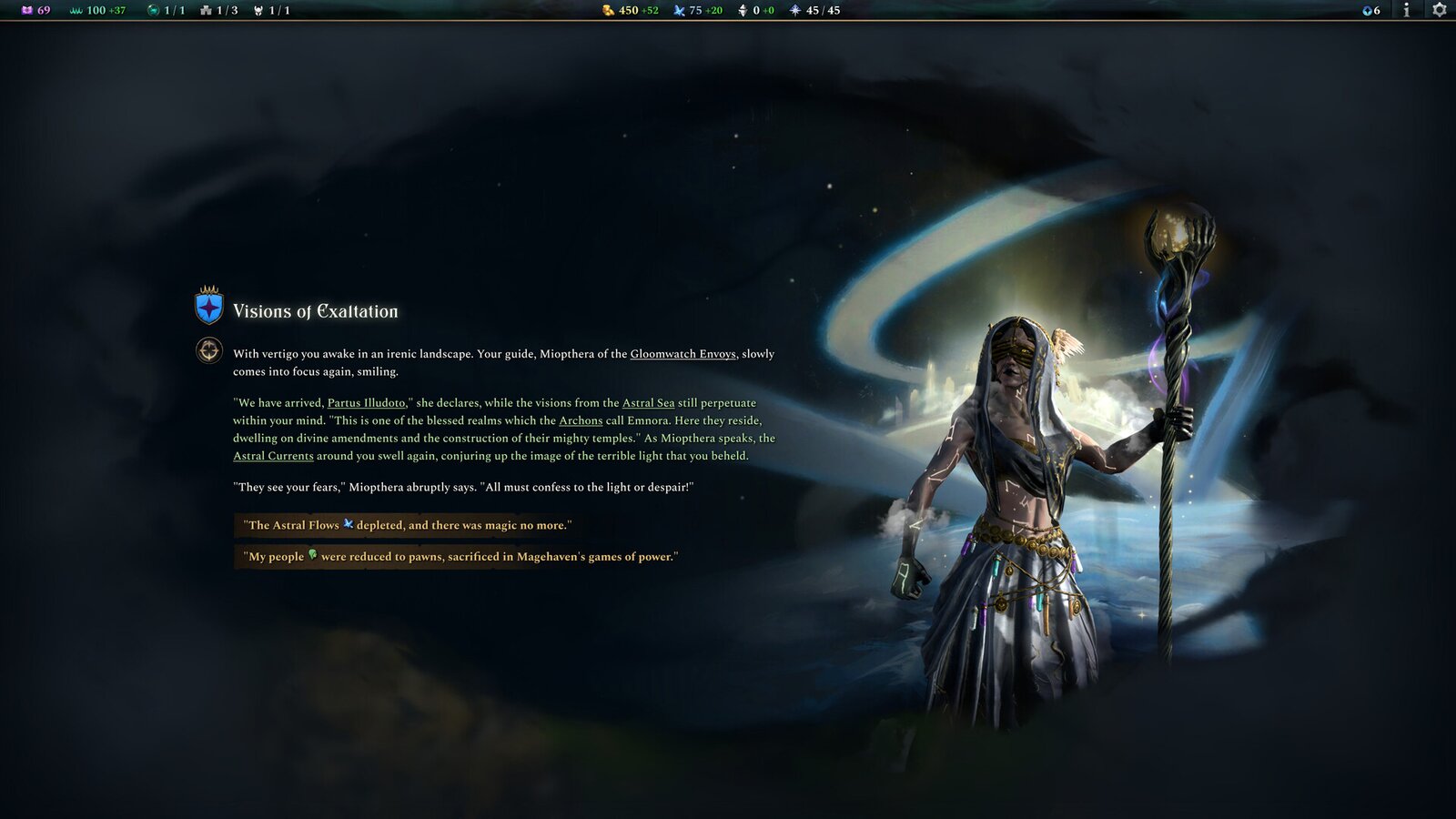Viewport: 1456px width, 819px height.
Task: Click the imperium icon showing 69
Action: coord(25,11)
